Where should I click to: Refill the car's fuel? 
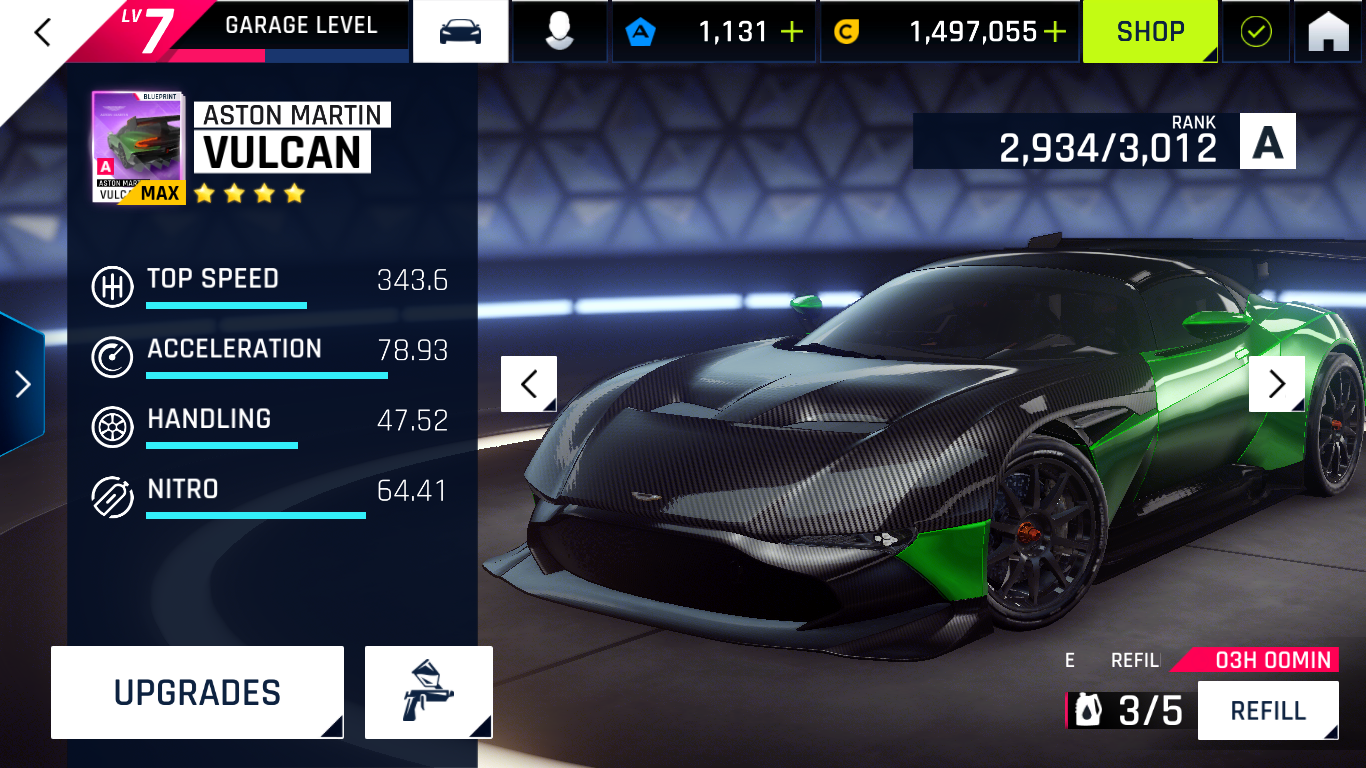[x=1267, y=711]
